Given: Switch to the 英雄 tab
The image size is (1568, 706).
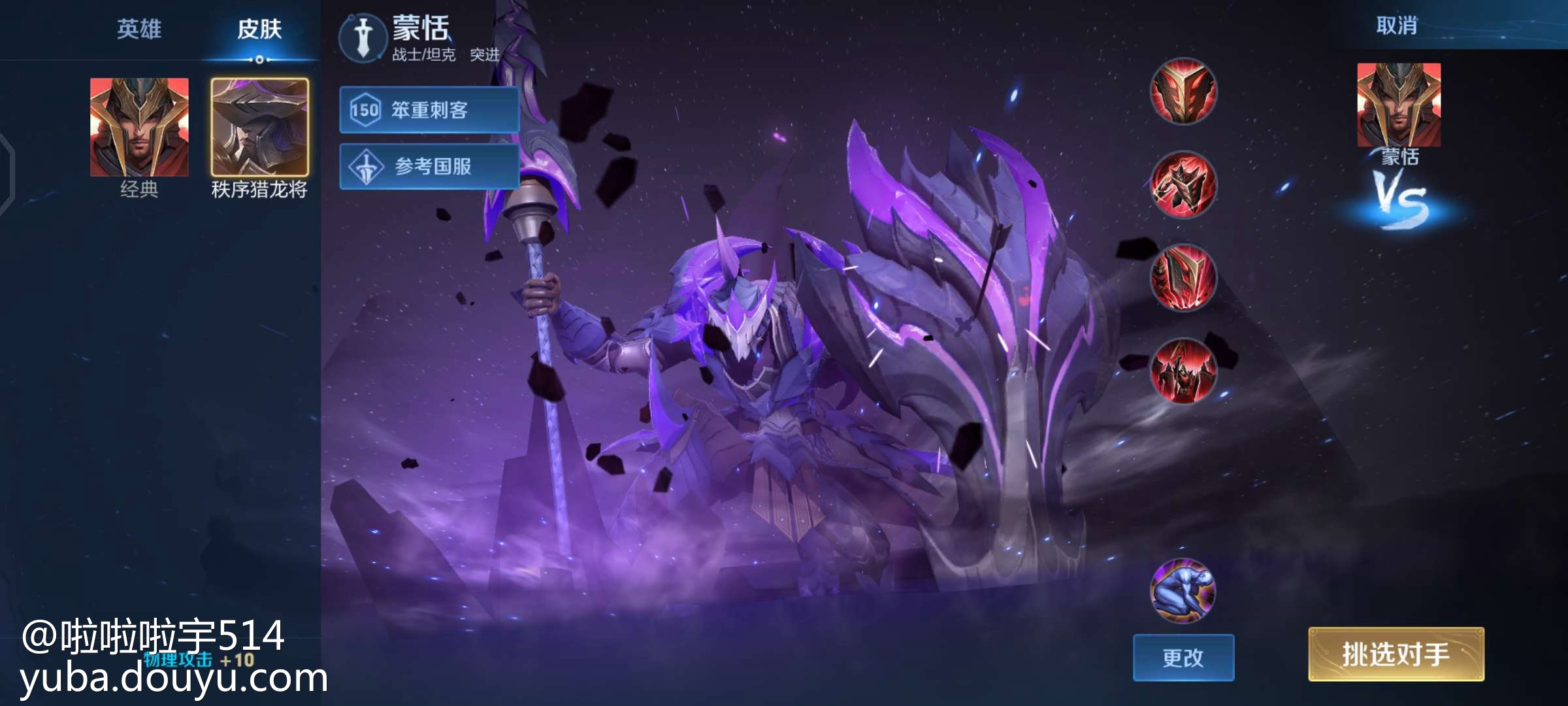Looking at the screenshot, I should click(139, 29).
